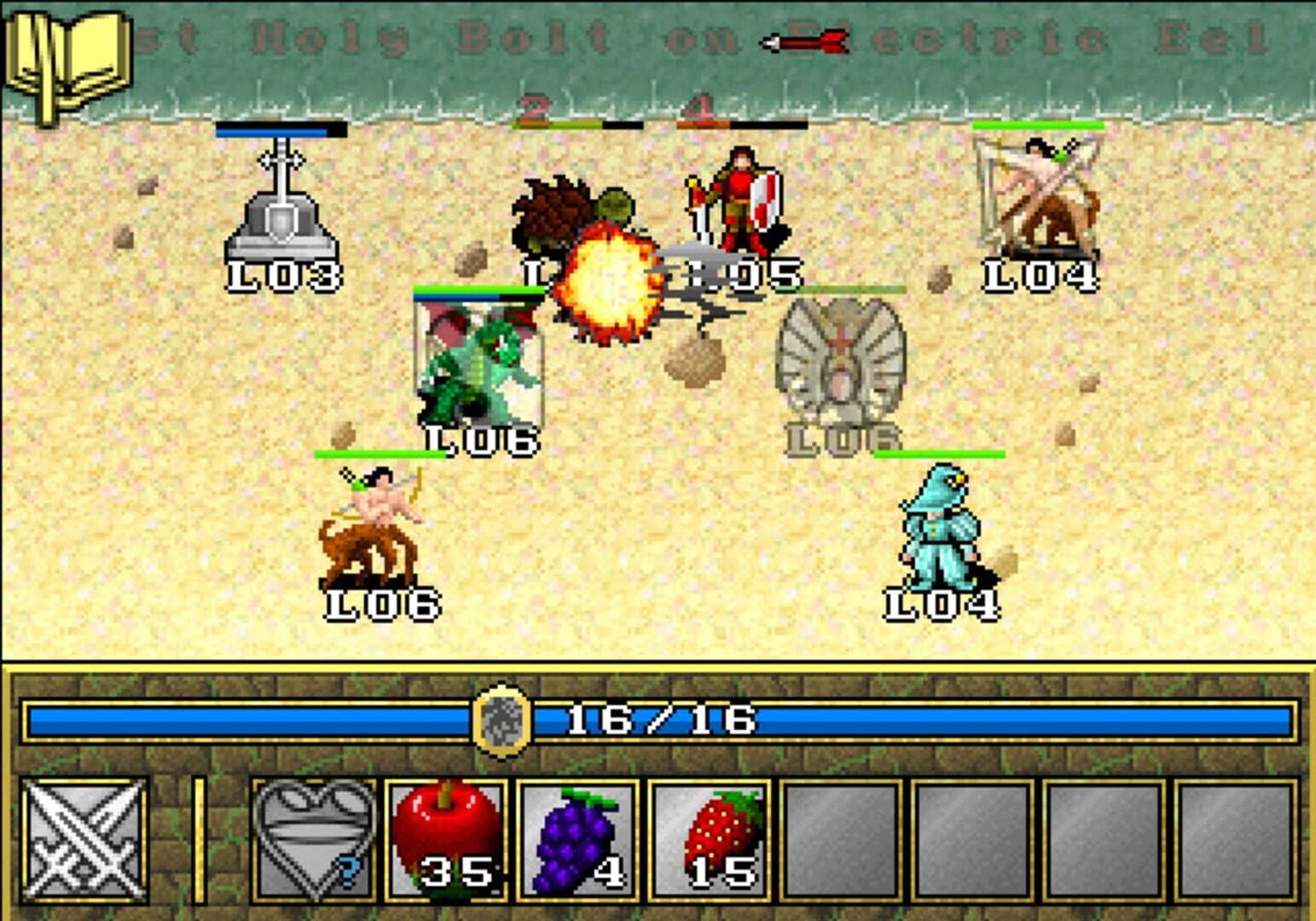Screen dimensions: 1316x921
Task: Select the red knight L05 unit
Action: (x=742, y=200)
